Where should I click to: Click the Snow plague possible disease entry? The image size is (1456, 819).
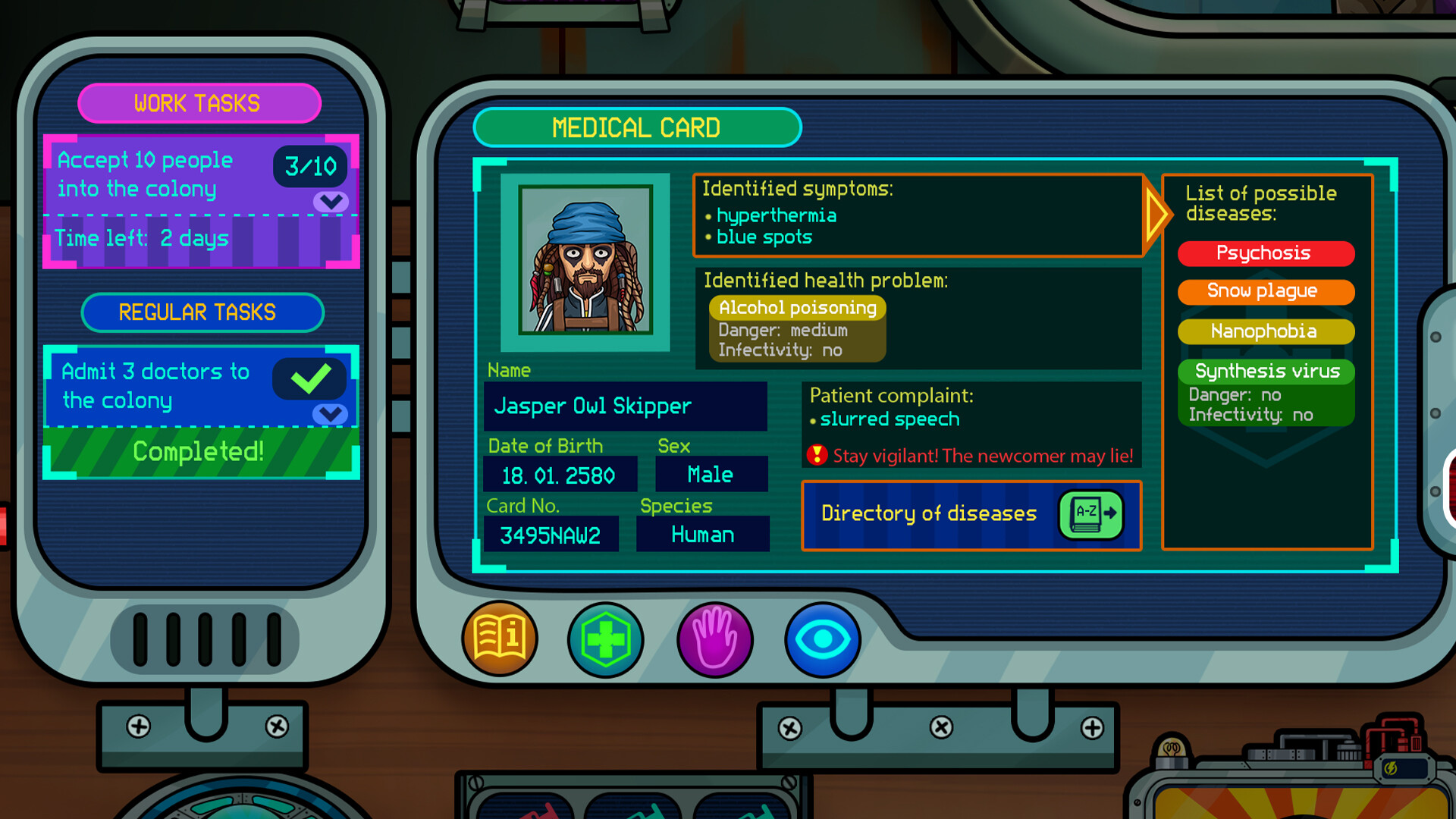(x=1265, y=291)
